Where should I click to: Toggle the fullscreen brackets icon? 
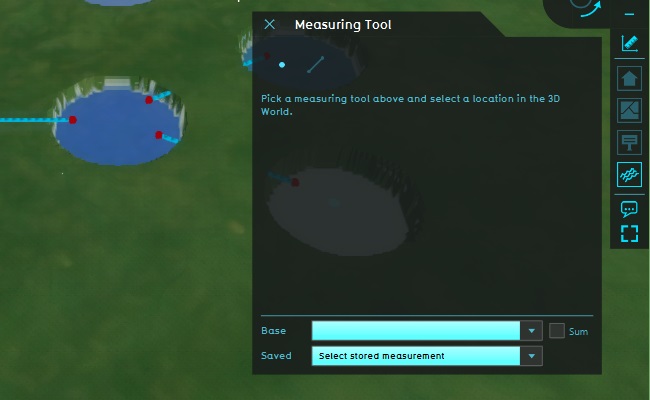pos(629,234)
